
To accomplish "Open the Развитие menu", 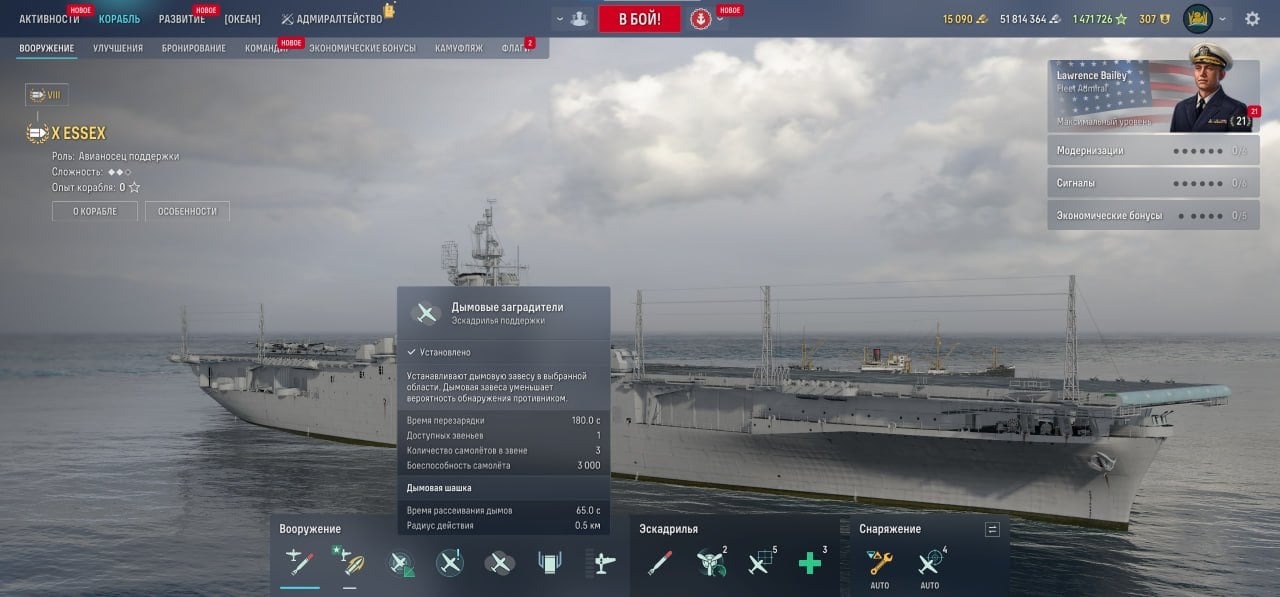I will pos(182,19).
